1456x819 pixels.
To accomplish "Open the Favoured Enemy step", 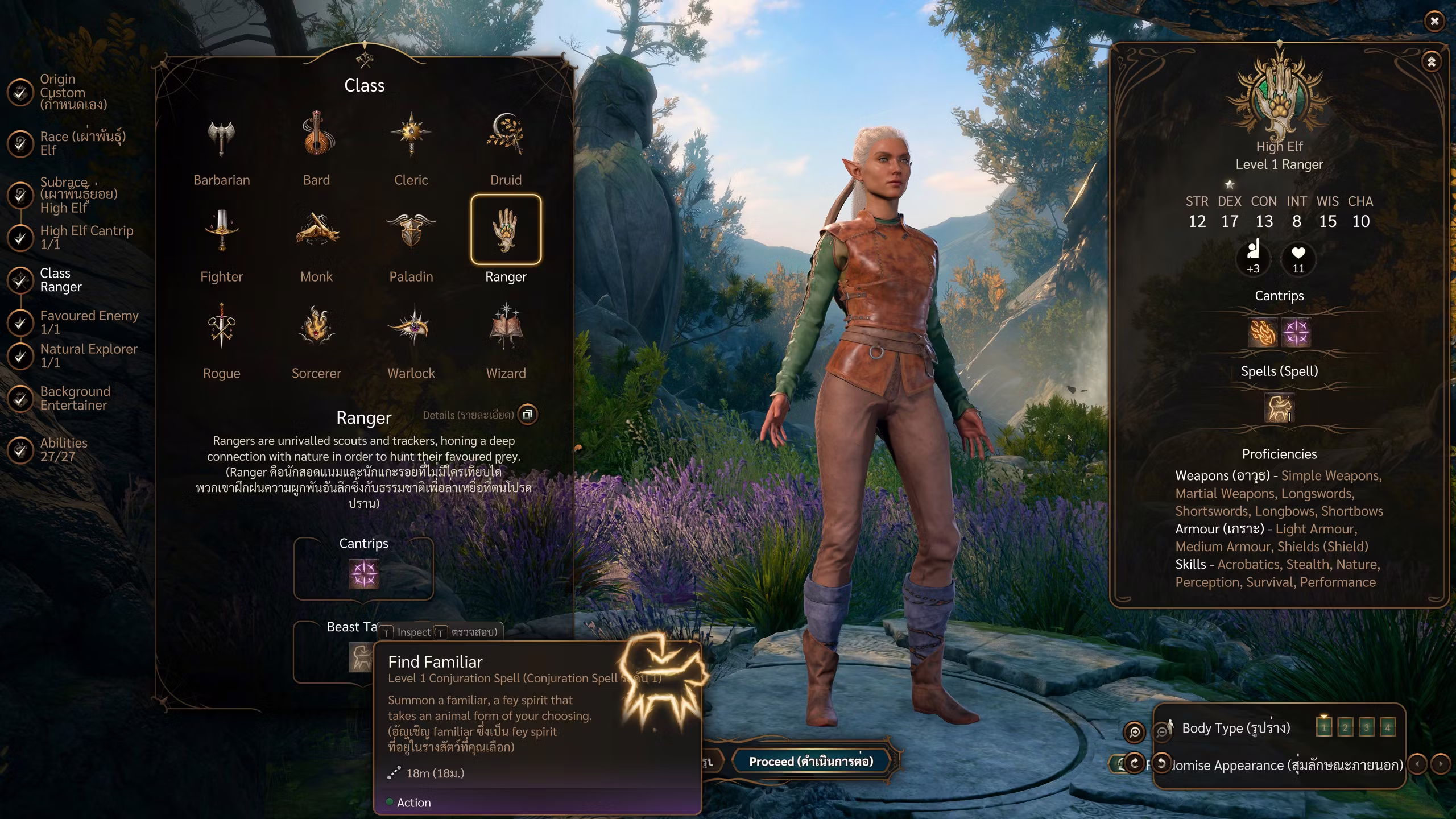I will coord(89,322).
